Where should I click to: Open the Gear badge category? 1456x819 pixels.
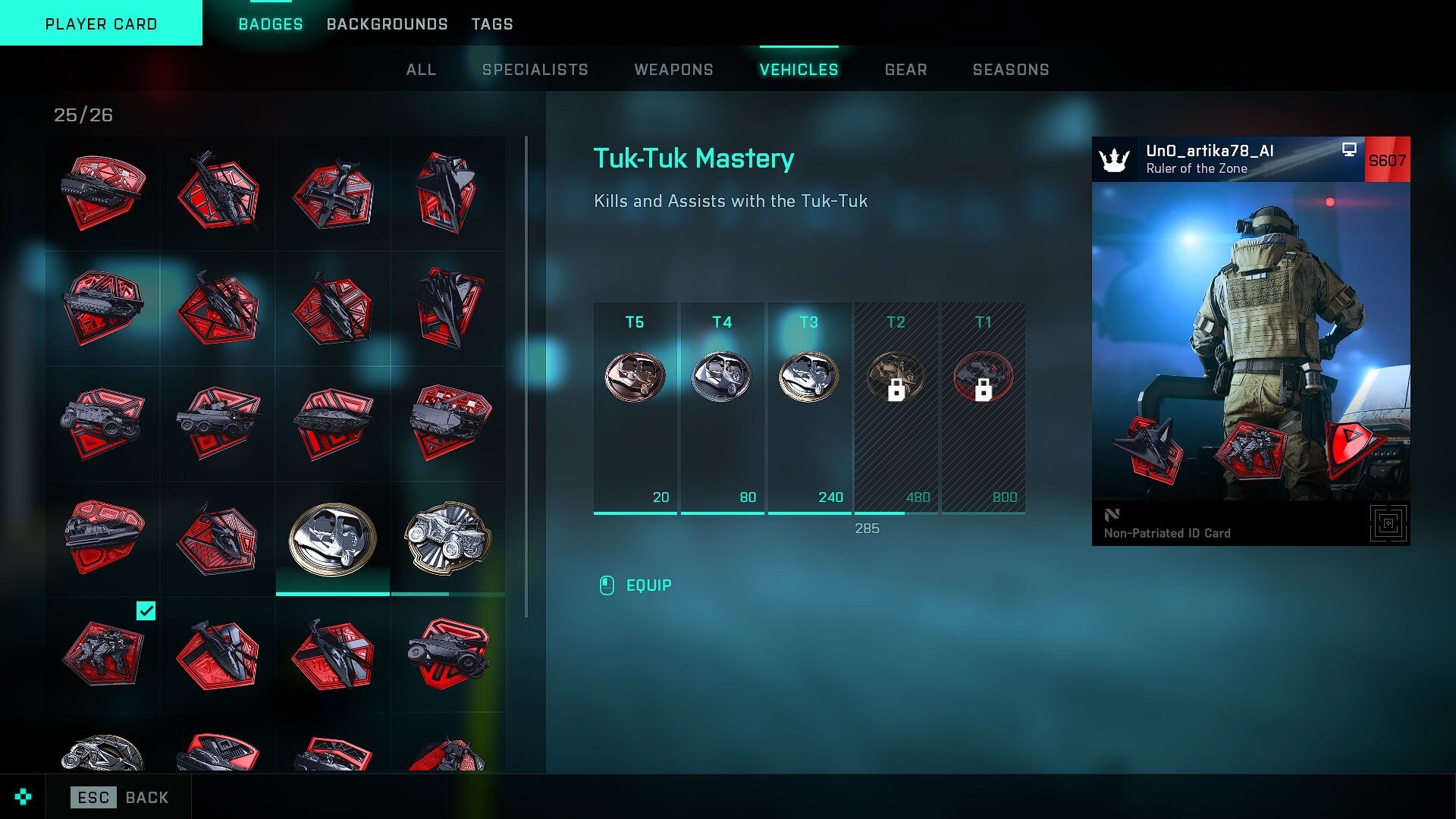click(x=905, y=70)
